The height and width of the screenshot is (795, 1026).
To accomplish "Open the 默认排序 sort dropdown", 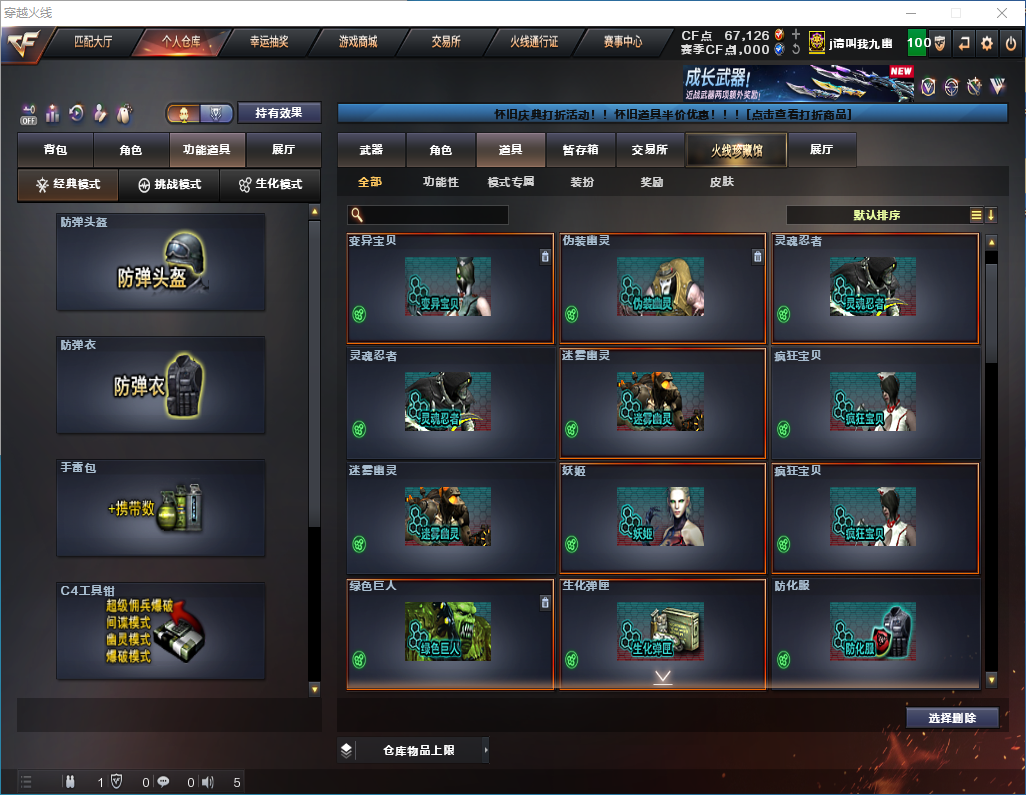I will [876, 215].
